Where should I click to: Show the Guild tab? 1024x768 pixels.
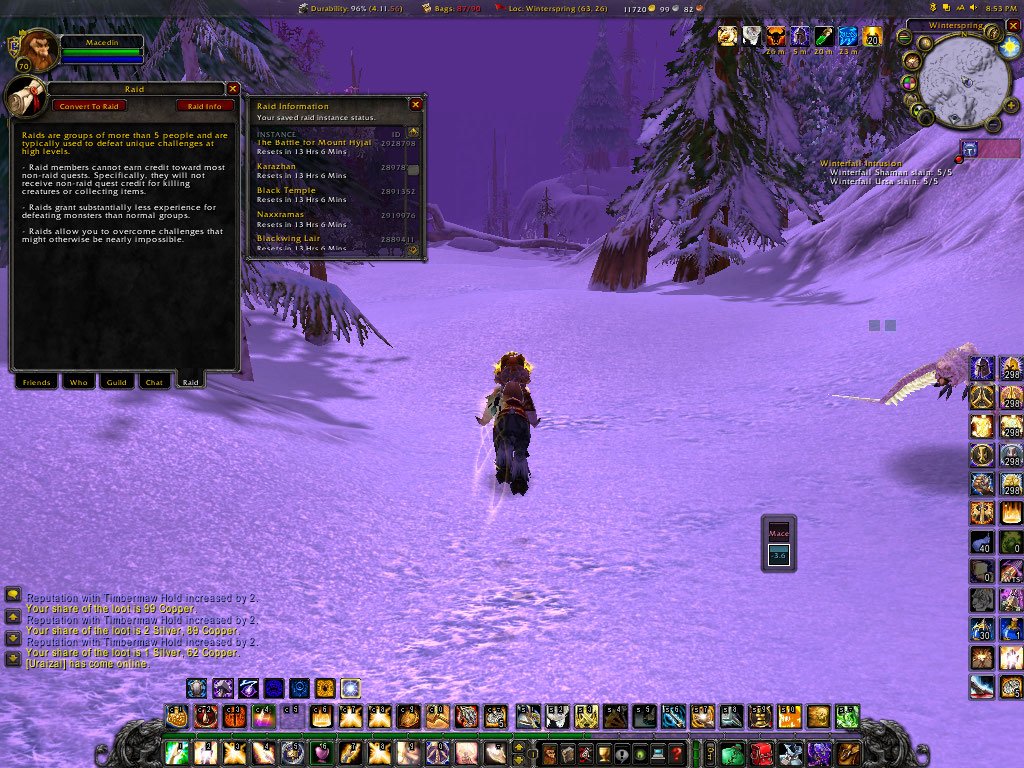pyautogui.click(x=116, y=382)
